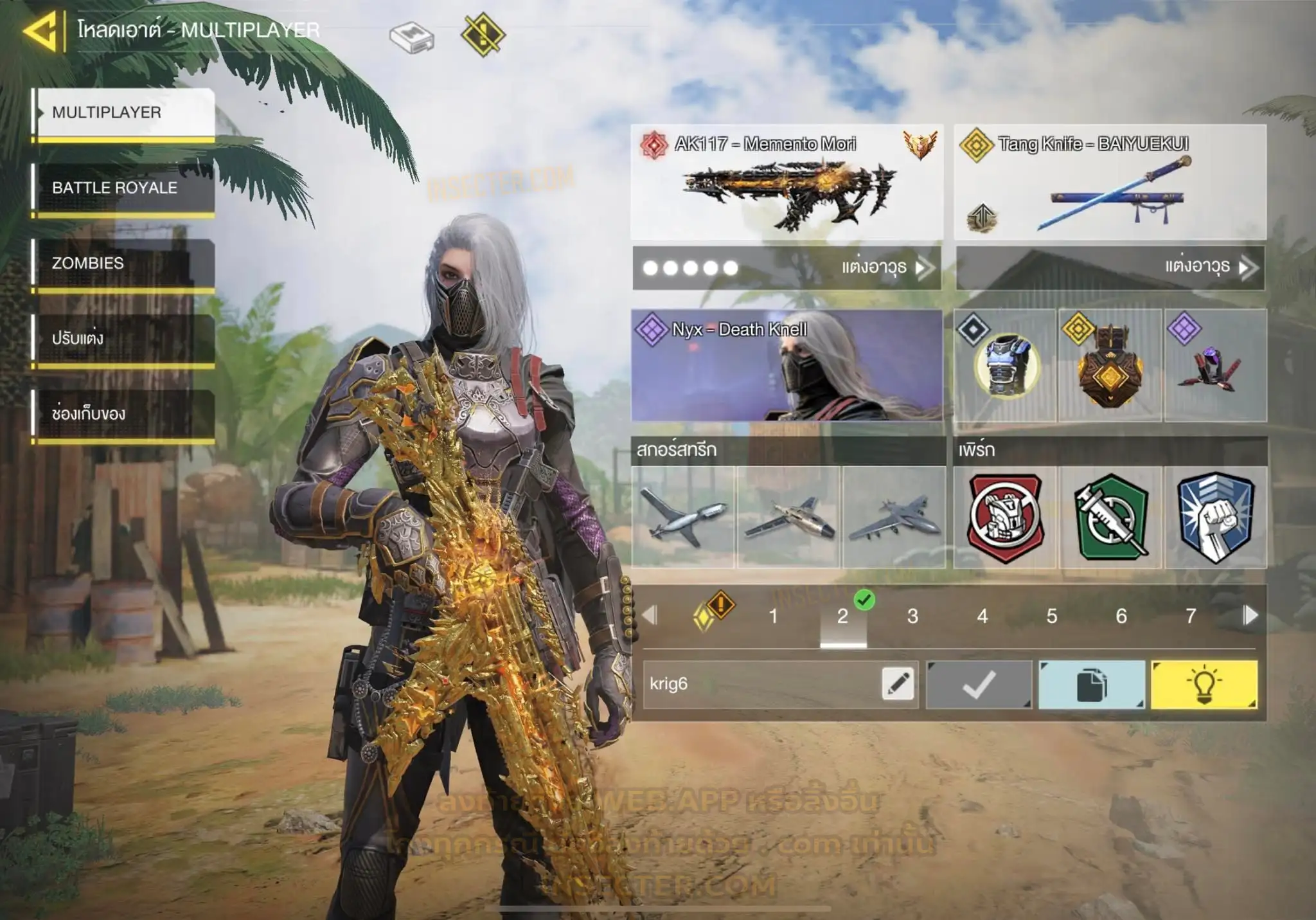The height and width of the screenshot is (920, 1316).
Task: Select the AK117 Memento Mori primary weapon
Action: (x=787, y=183)
